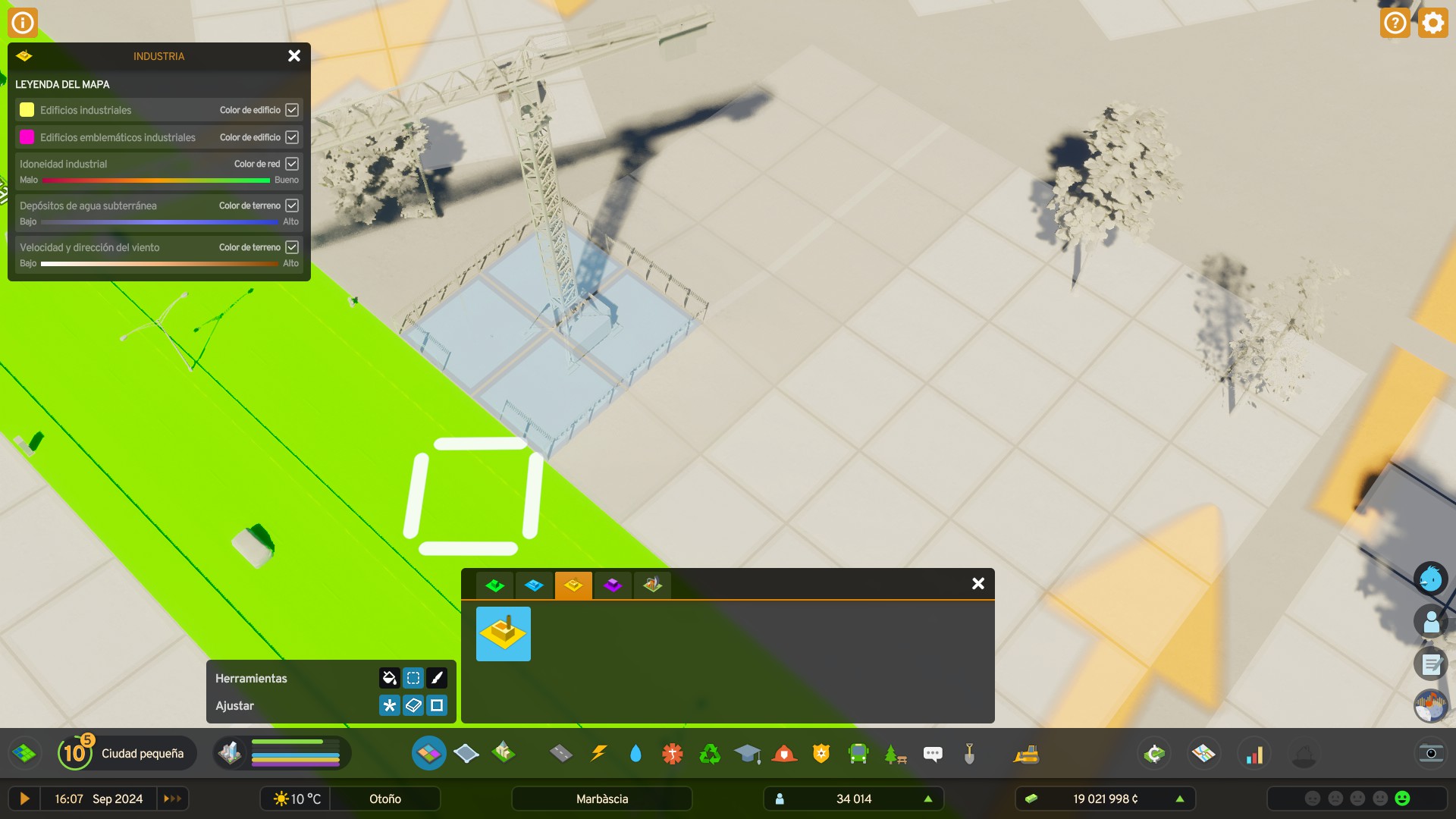Select the industrial zone thumbnail

click(x=504, y=634)
